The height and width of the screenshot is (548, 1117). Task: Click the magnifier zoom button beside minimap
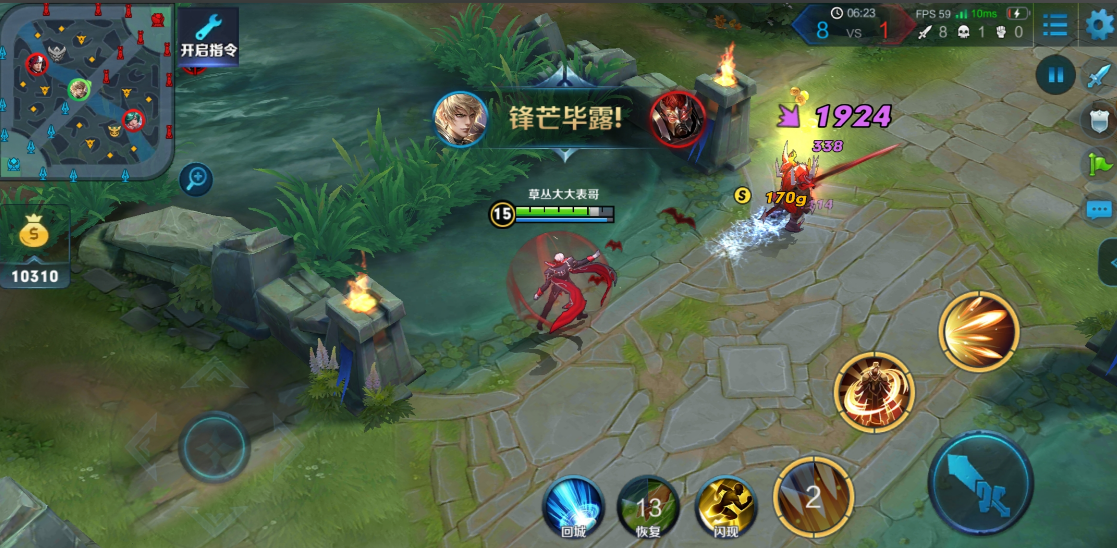(x=197, y=179)
